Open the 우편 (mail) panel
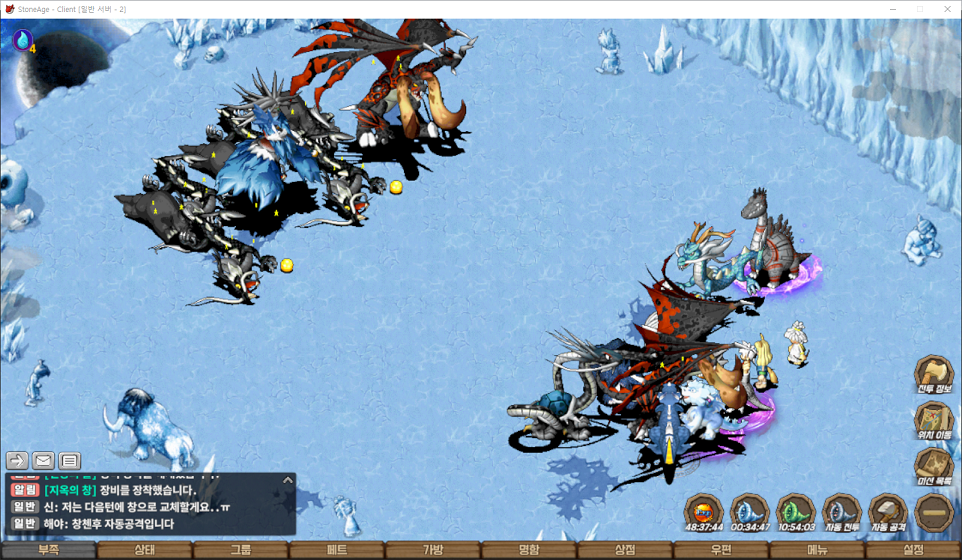Image resolution: width=962 pixels, height=560 pixels. (721, 550)
